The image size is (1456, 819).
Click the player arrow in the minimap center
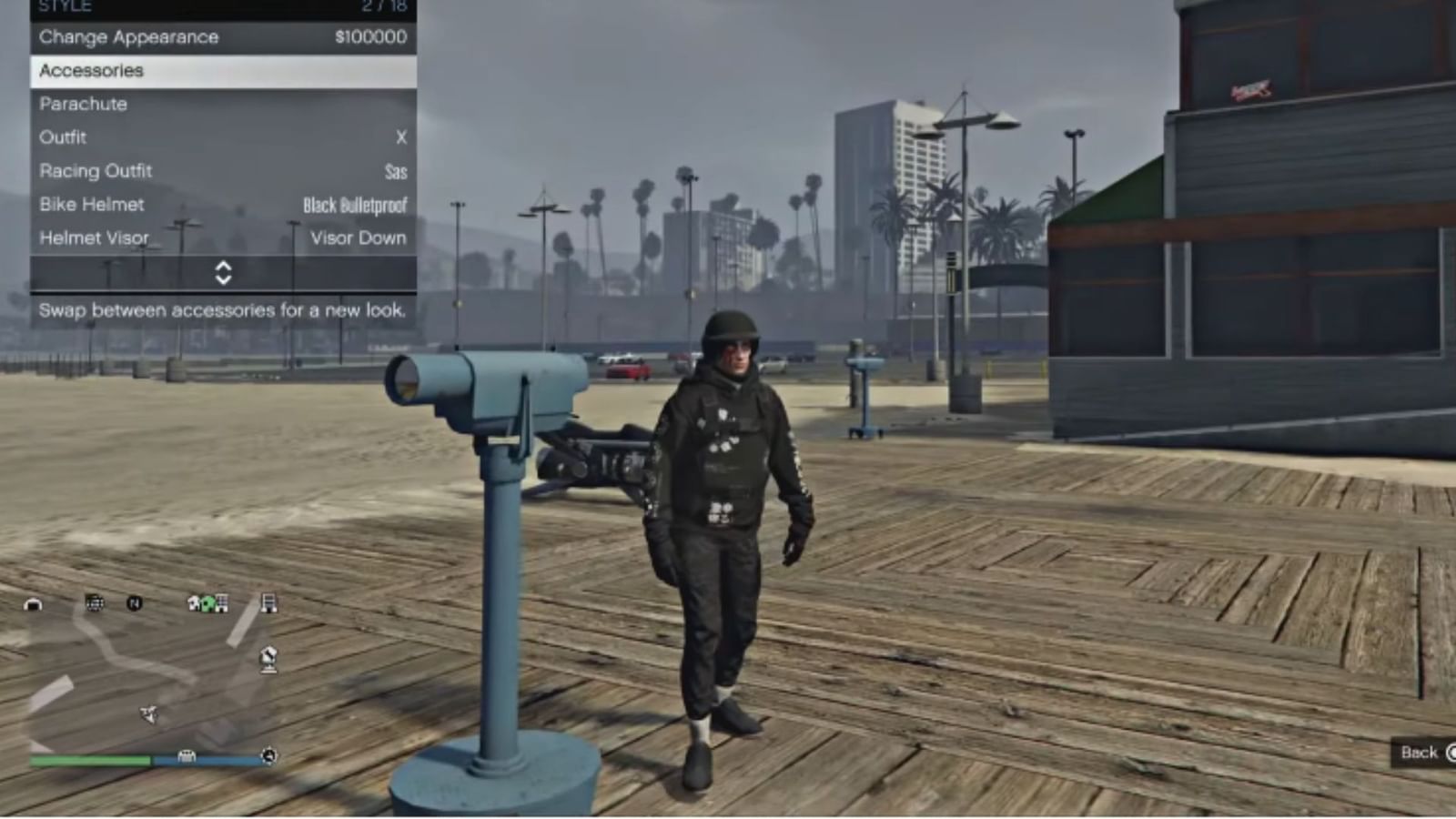pos(148,713)
